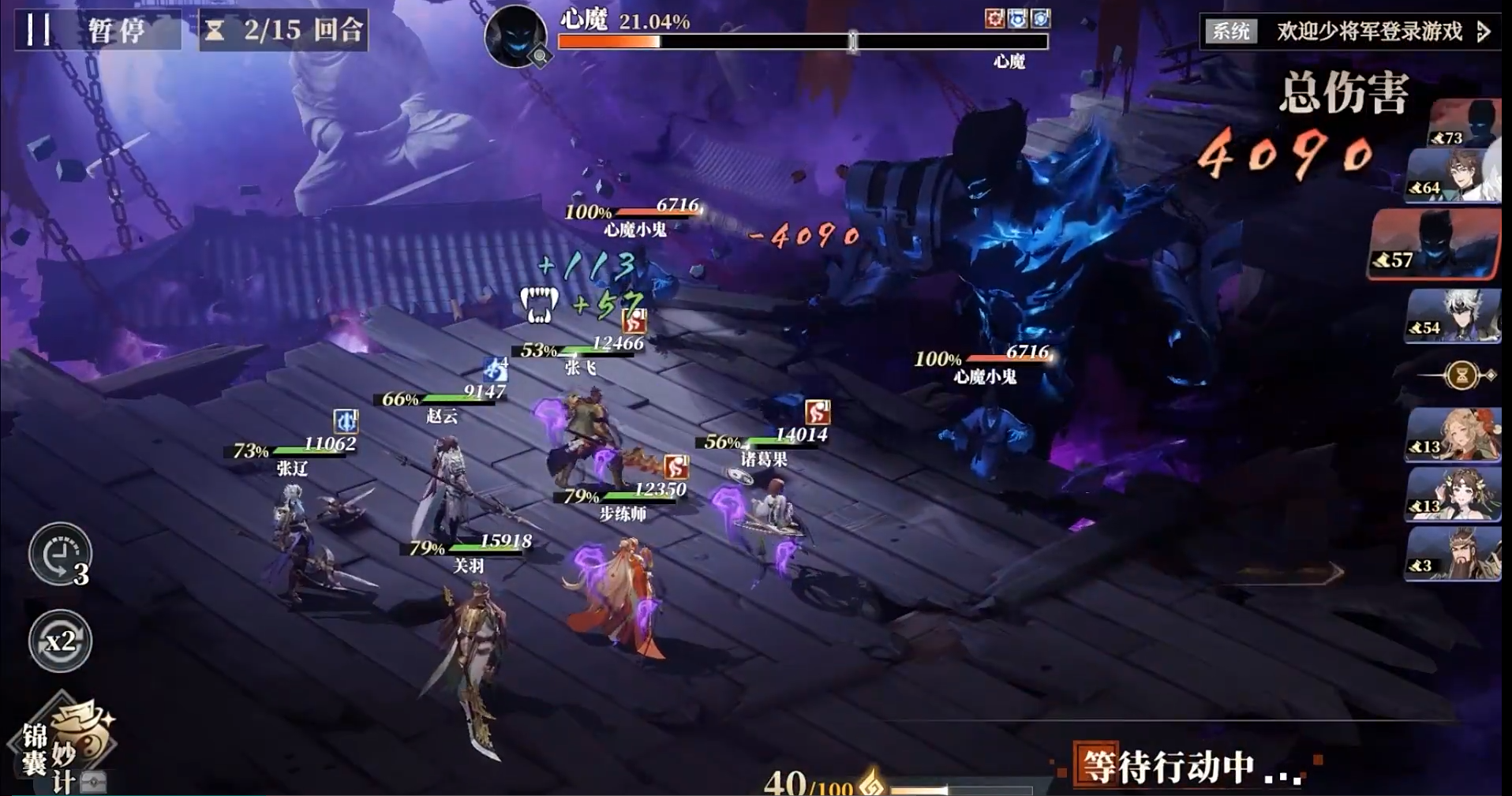1512x796 pixels.
Task: Toggle the x2 battle speed button
Action: coord(60,641)
